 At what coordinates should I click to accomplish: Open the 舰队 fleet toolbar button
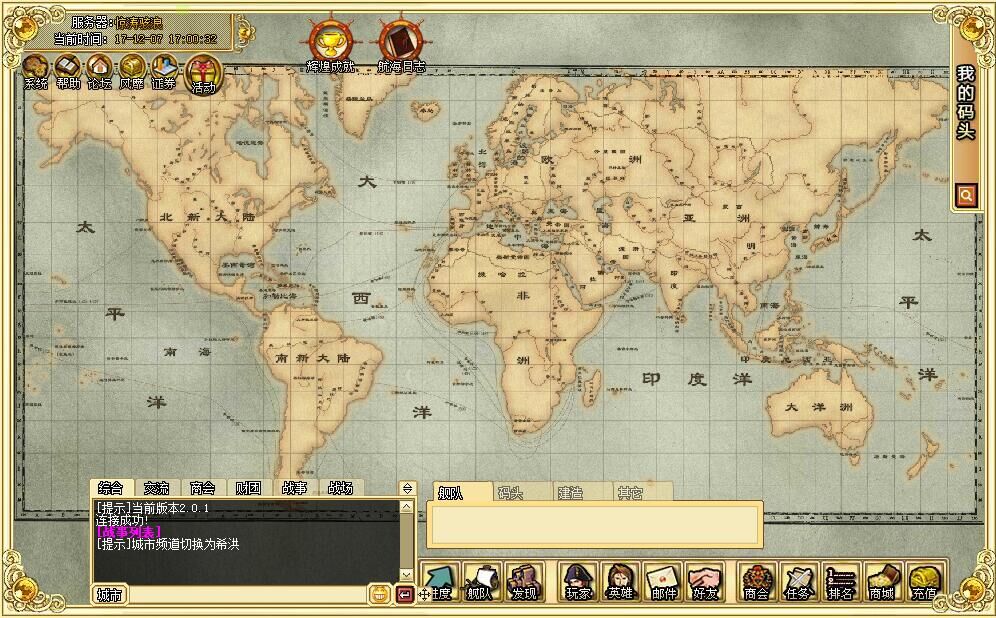pyautogui.click(x=480, y=582)
